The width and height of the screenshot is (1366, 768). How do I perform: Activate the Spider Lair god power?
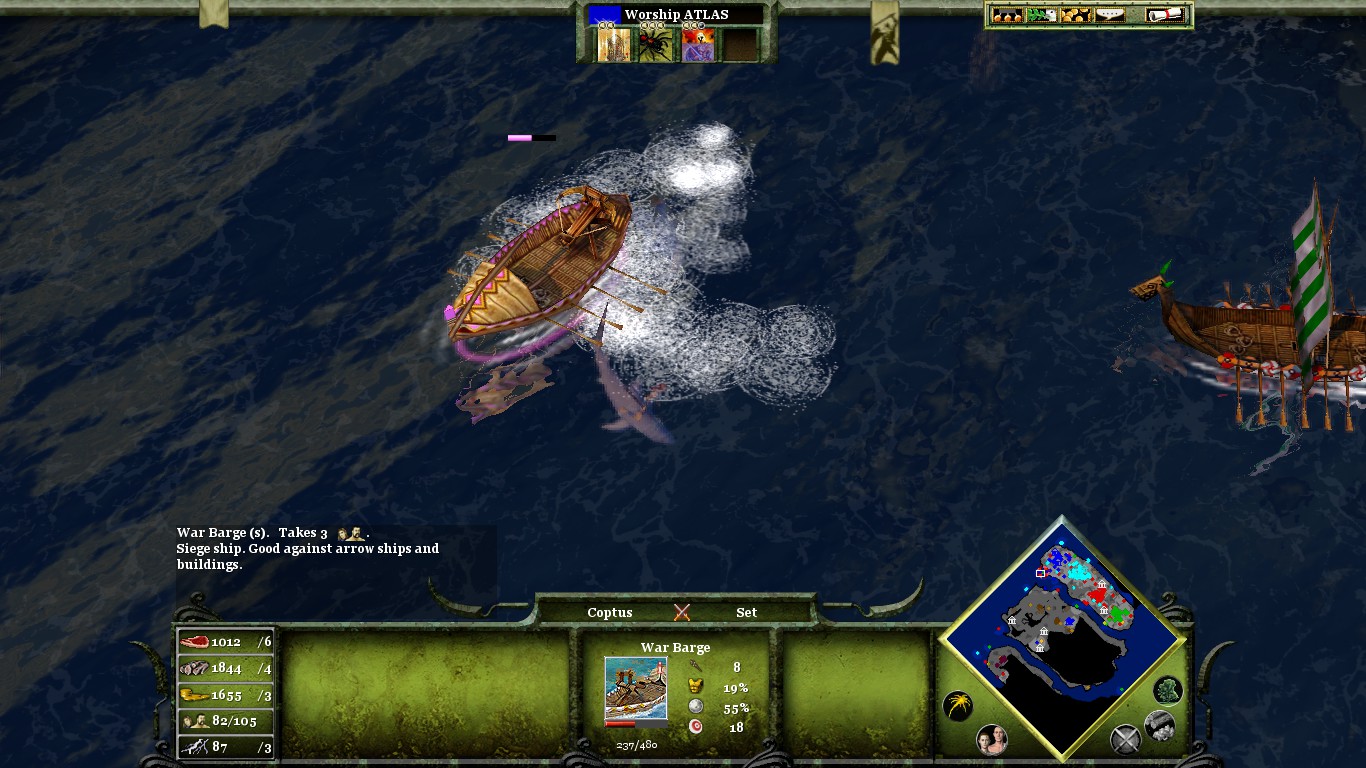point(657,44)
